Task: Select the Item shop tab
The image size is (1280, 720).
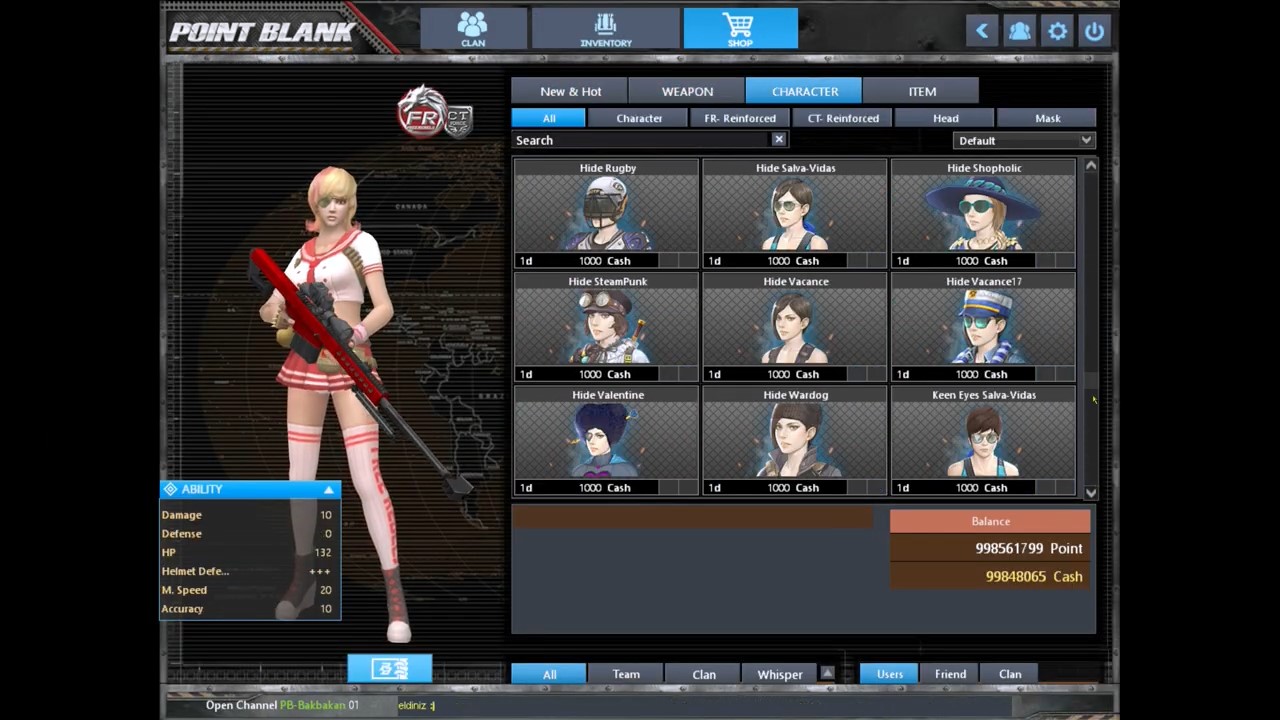Action: [921, 91]
